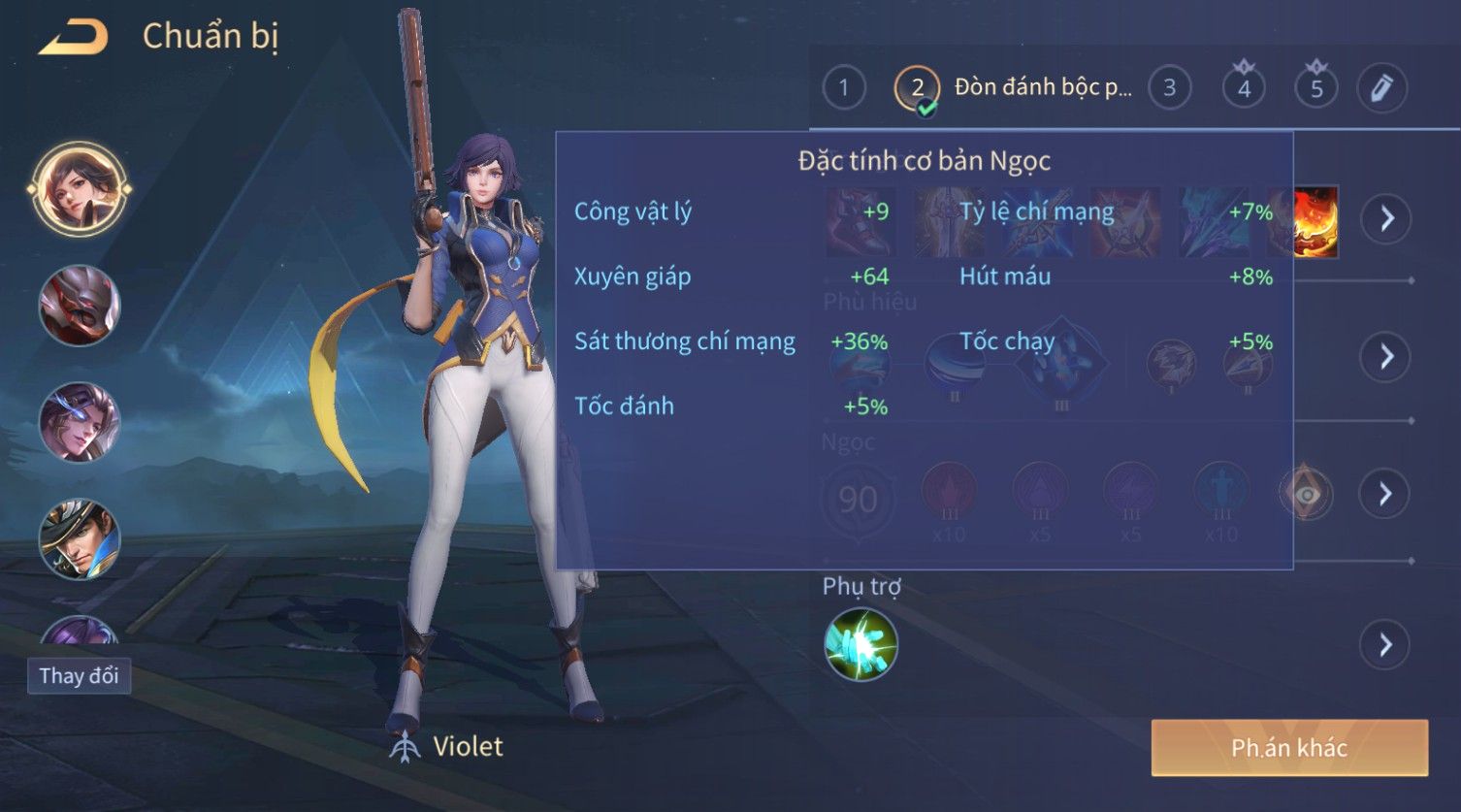The width and height of the screenshot is (1461, 812).
Task: Click the Thay đổi button
Action: point(79,675)
